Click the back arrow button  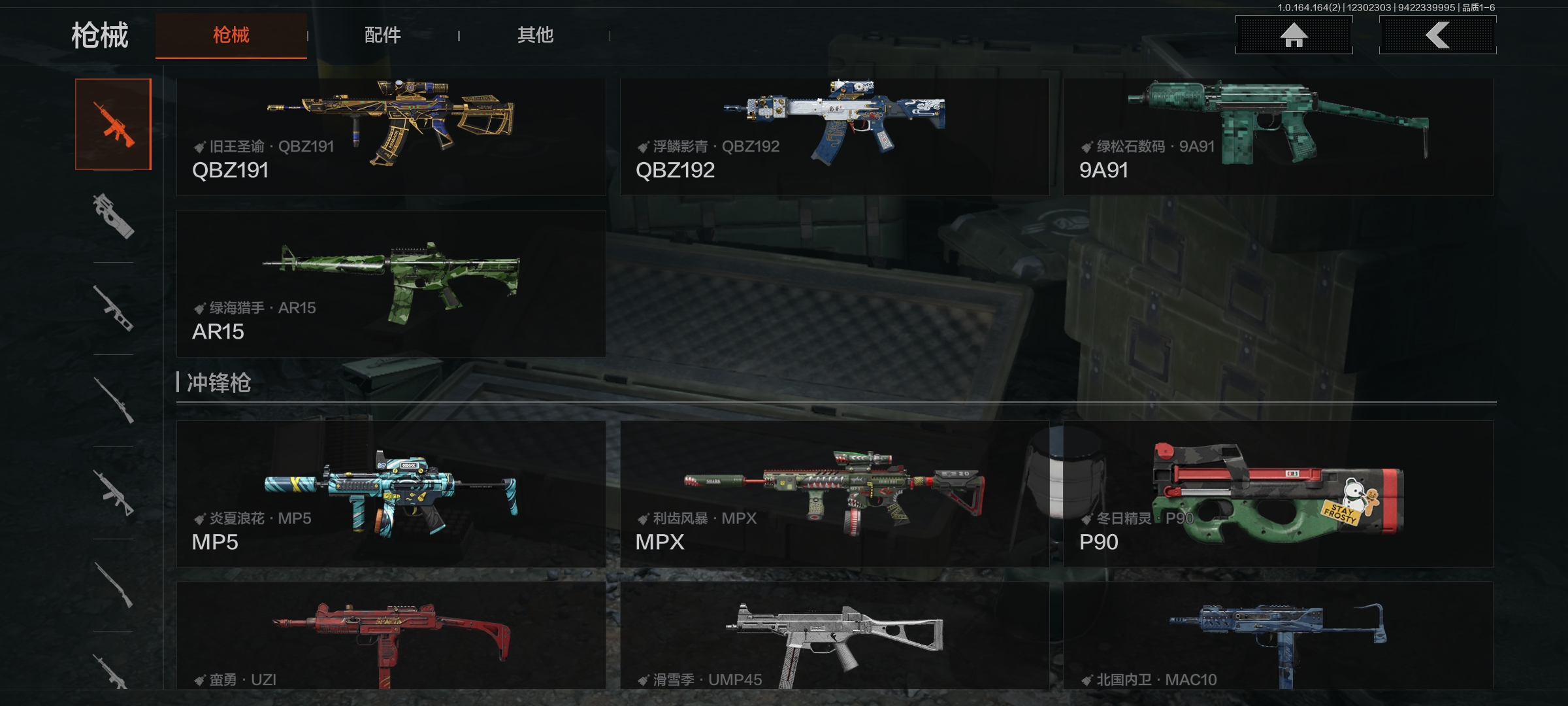(x=1437, y=35)
